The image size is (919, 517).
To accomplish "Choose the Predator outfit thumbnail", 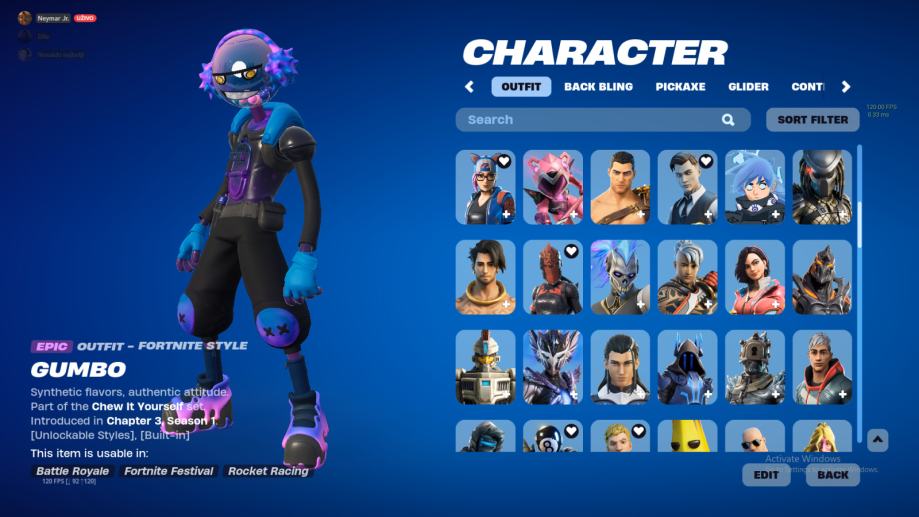I will tap(822, 187).
